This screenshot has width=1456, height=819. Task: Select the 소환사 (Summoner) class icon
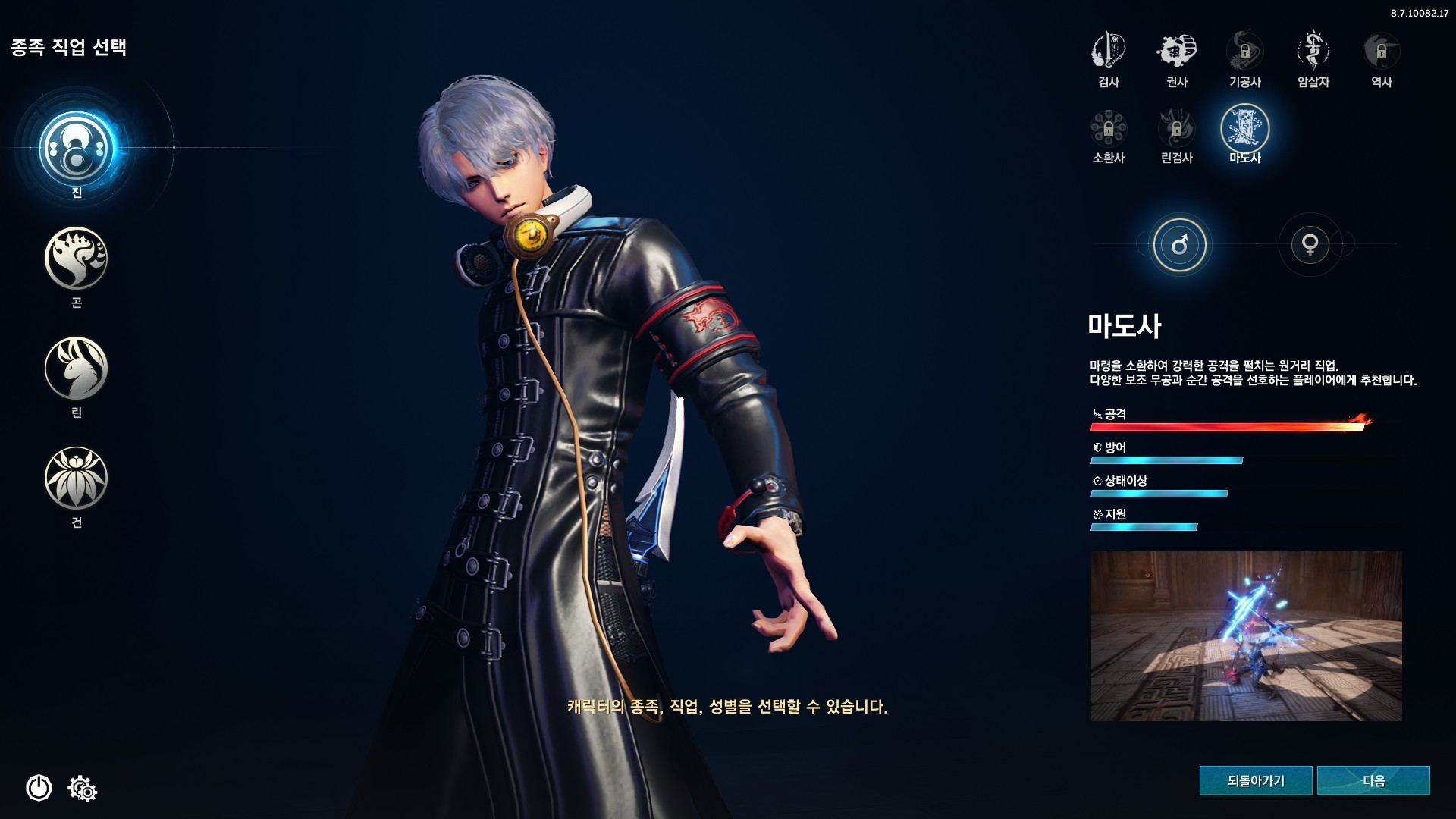pyautogui.click(x=1108, y=130)
